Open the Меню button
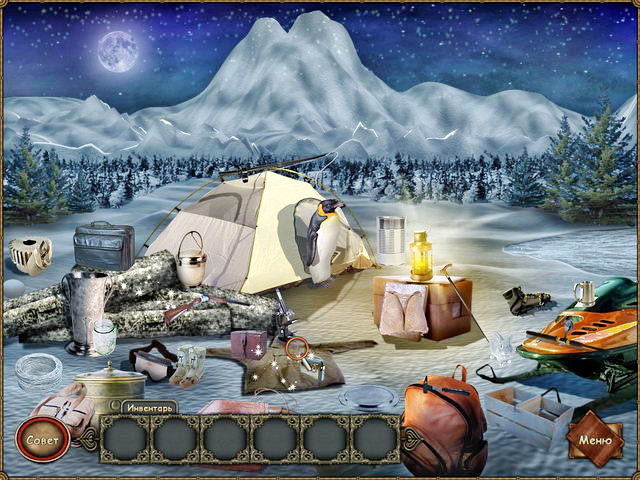Image resolution: width=640 pixels, height=480 pixels. [x=594, y=439]
